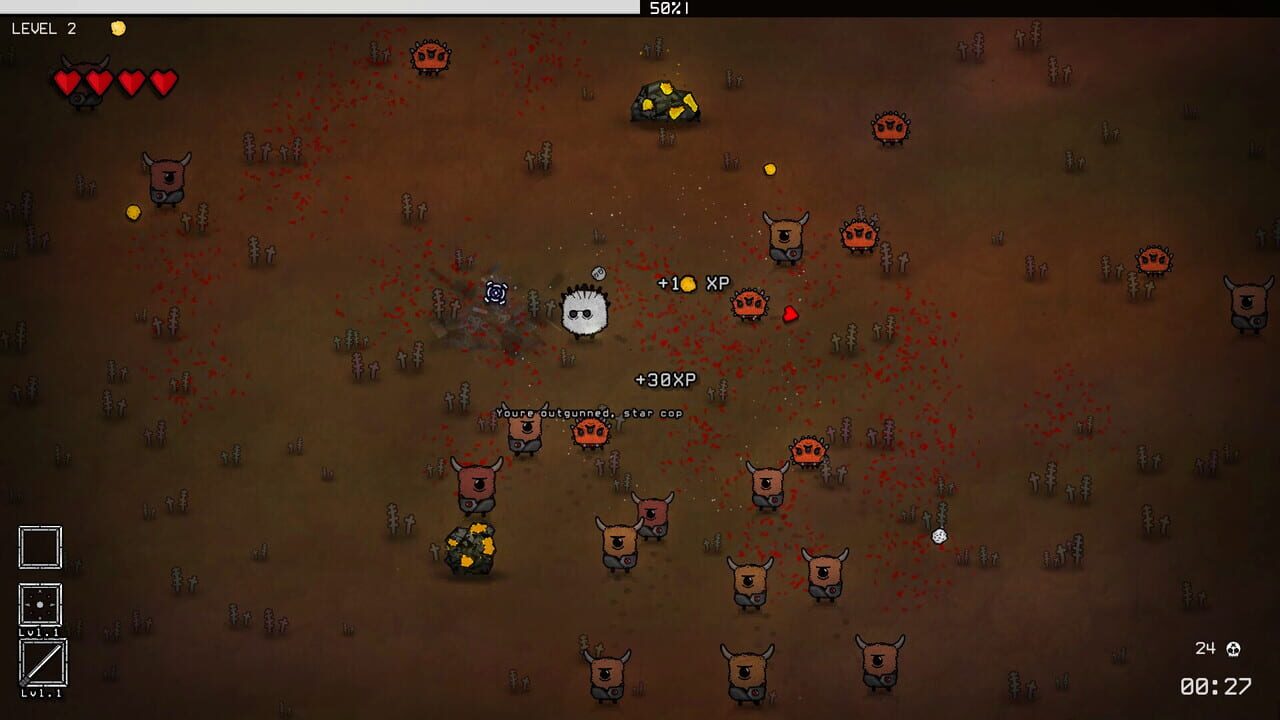Click the skull icon above the player character
The height and width of the screenshot is (720, 1280).
(x=598, y=272)
